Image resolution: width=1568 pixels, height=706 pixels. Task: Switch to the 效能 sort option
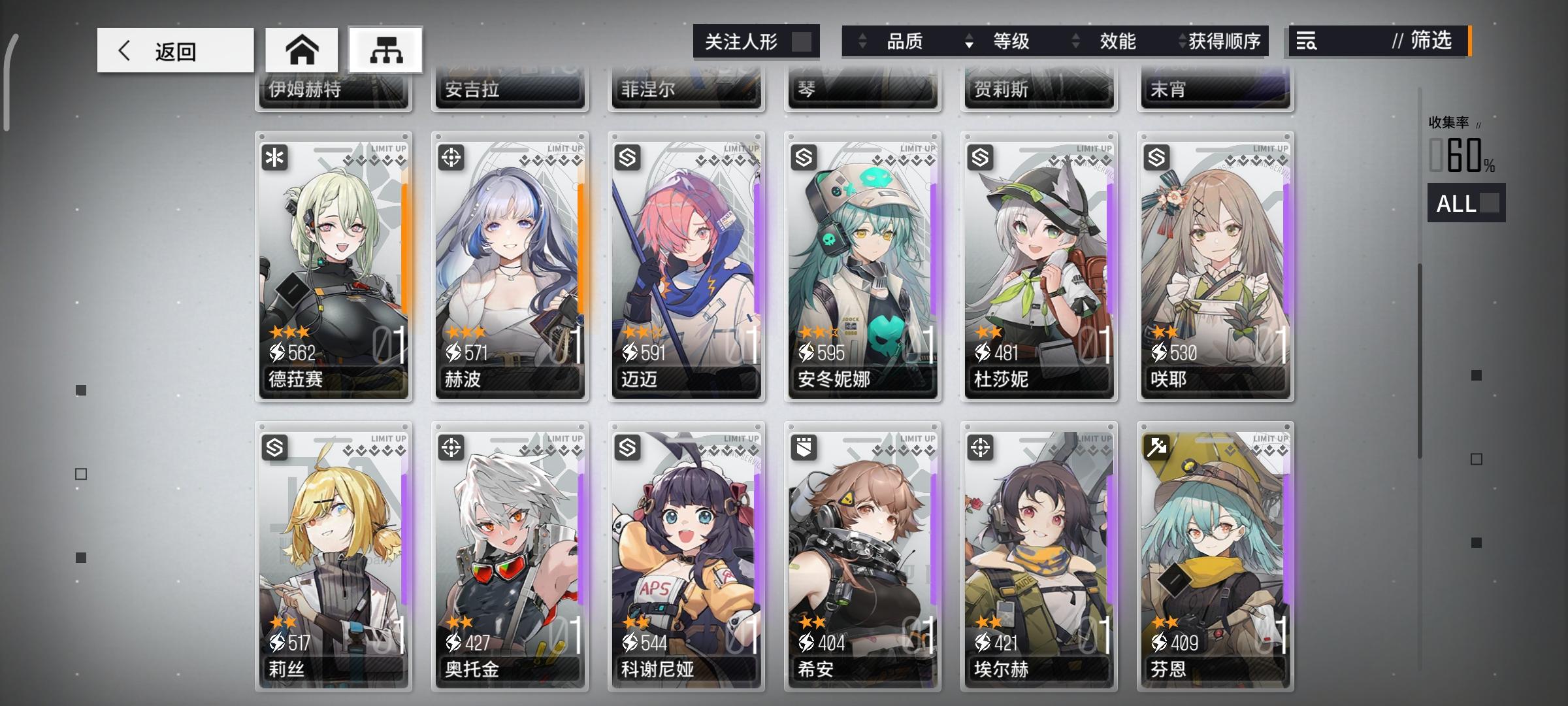coord(1119,41)
